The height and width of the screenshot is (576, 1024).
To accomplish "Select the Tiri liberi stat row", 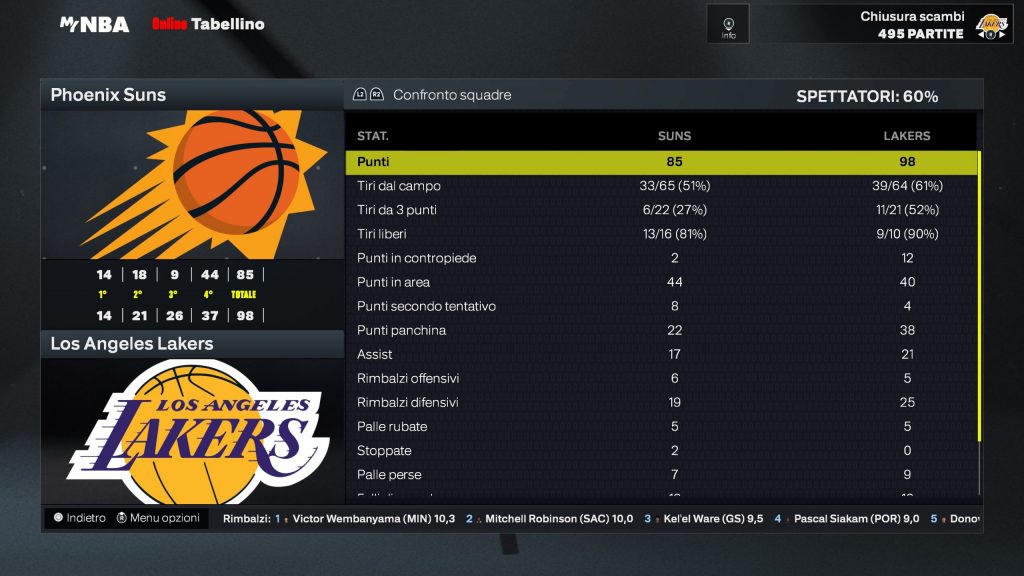I will (661, 234).
